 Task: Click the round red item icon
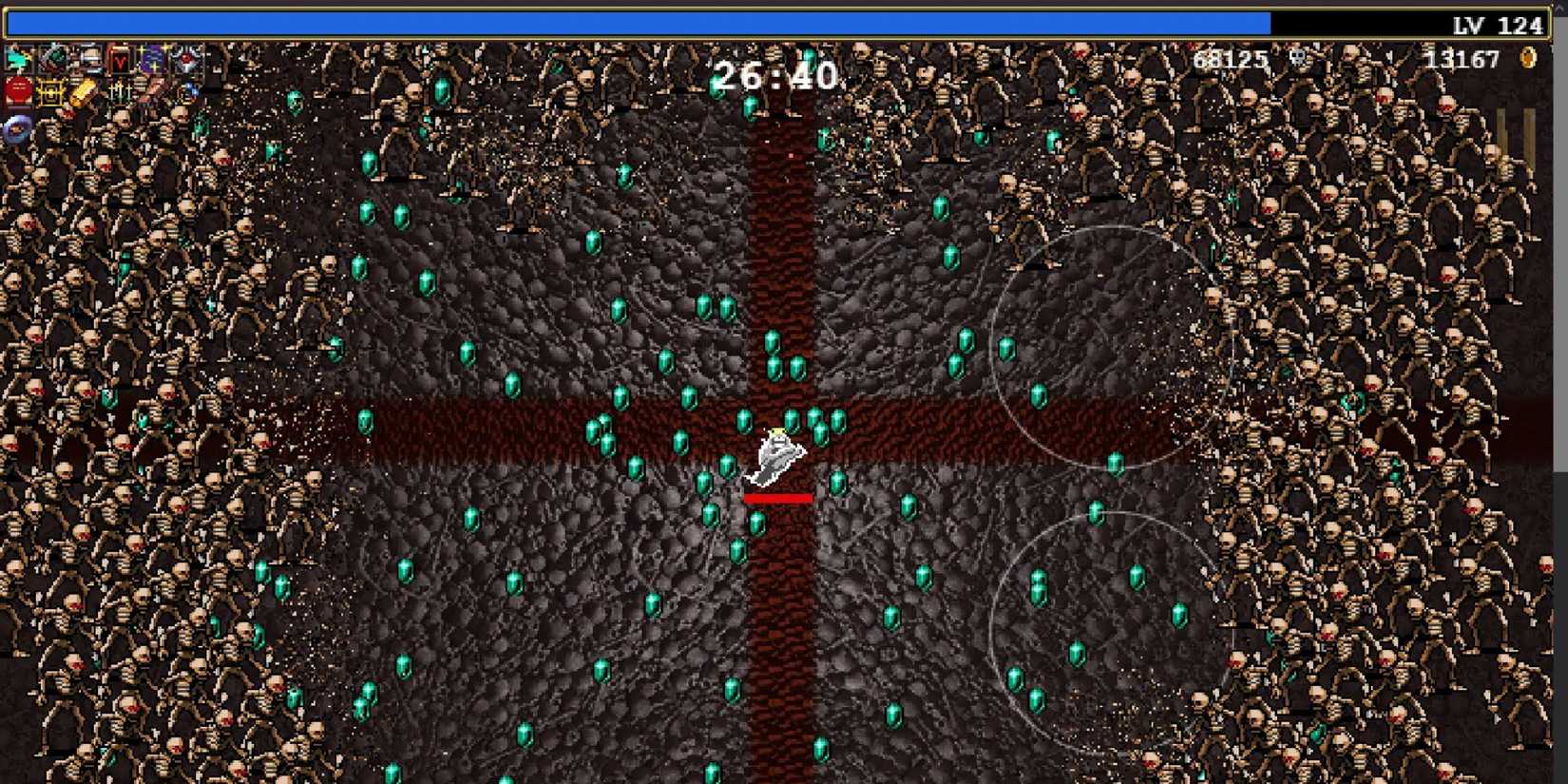click(17, 90)
